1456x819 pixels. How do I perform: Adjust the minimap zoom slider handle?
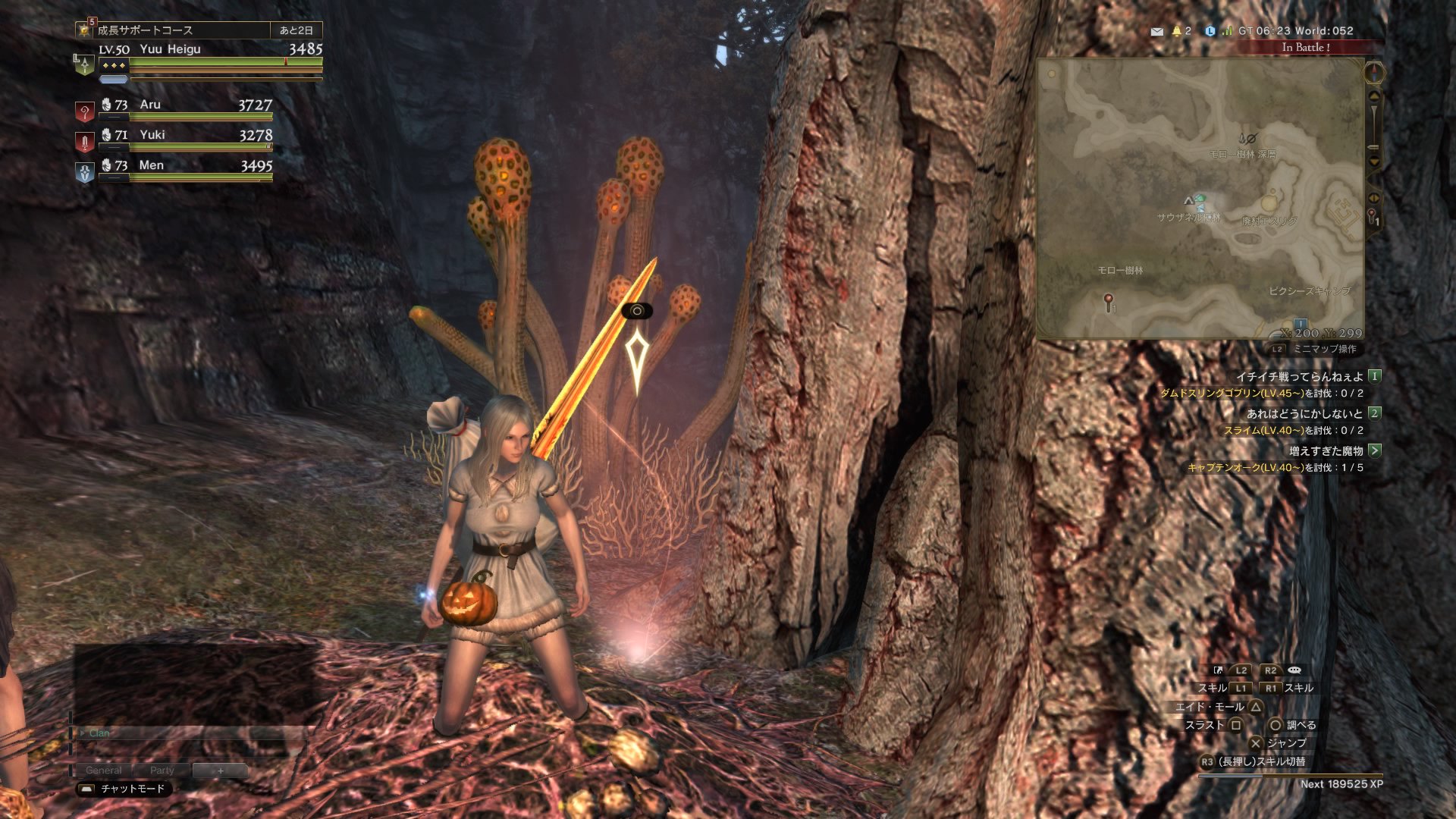pos(1373,146)
